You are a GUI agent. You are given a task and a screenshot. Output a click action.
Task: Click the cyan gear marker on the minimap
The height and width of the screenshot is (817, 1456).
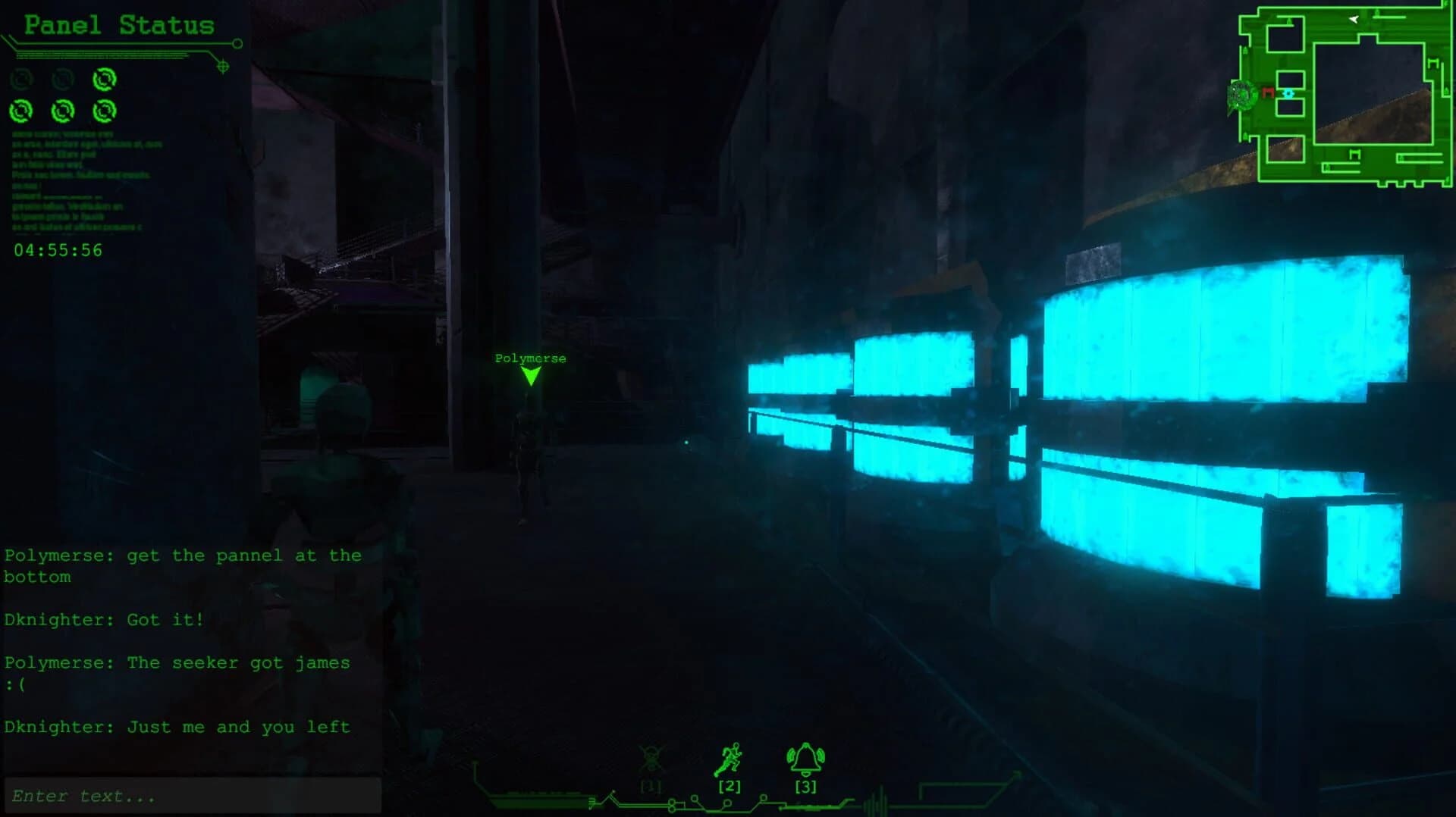pyautogui.click(x=1289, y=93)
